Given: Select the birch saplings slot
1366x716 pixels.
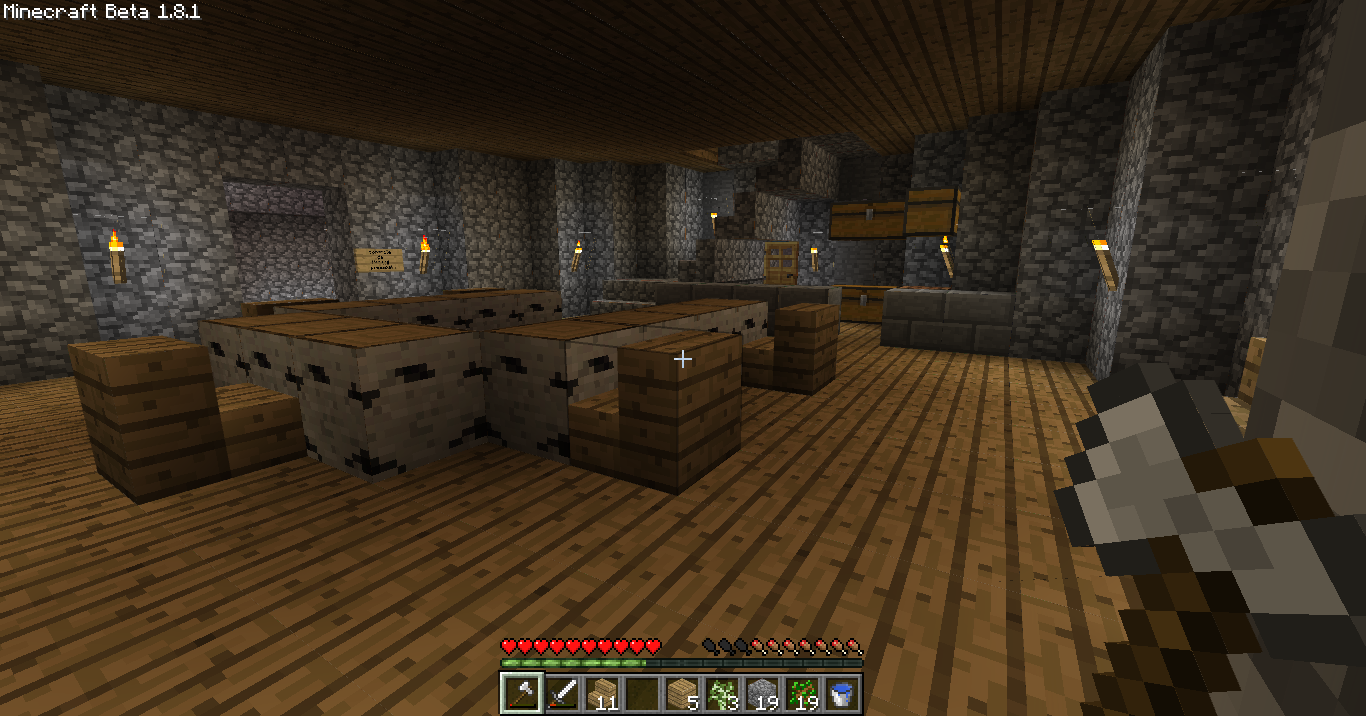Looking at the screenshot, I should [722, 692].
